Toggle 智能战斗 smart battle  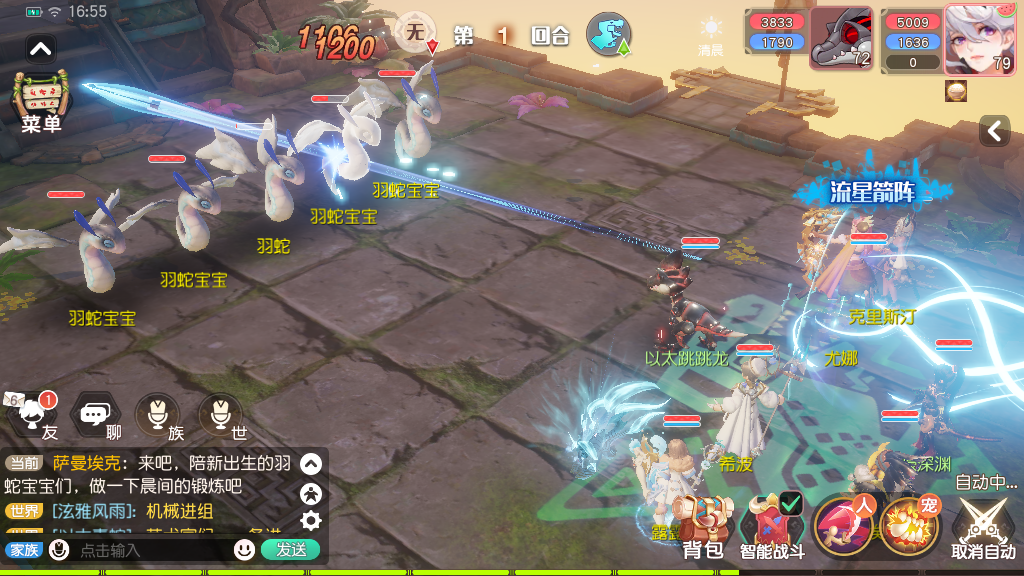pyautogui.click(x=772, y=527)
